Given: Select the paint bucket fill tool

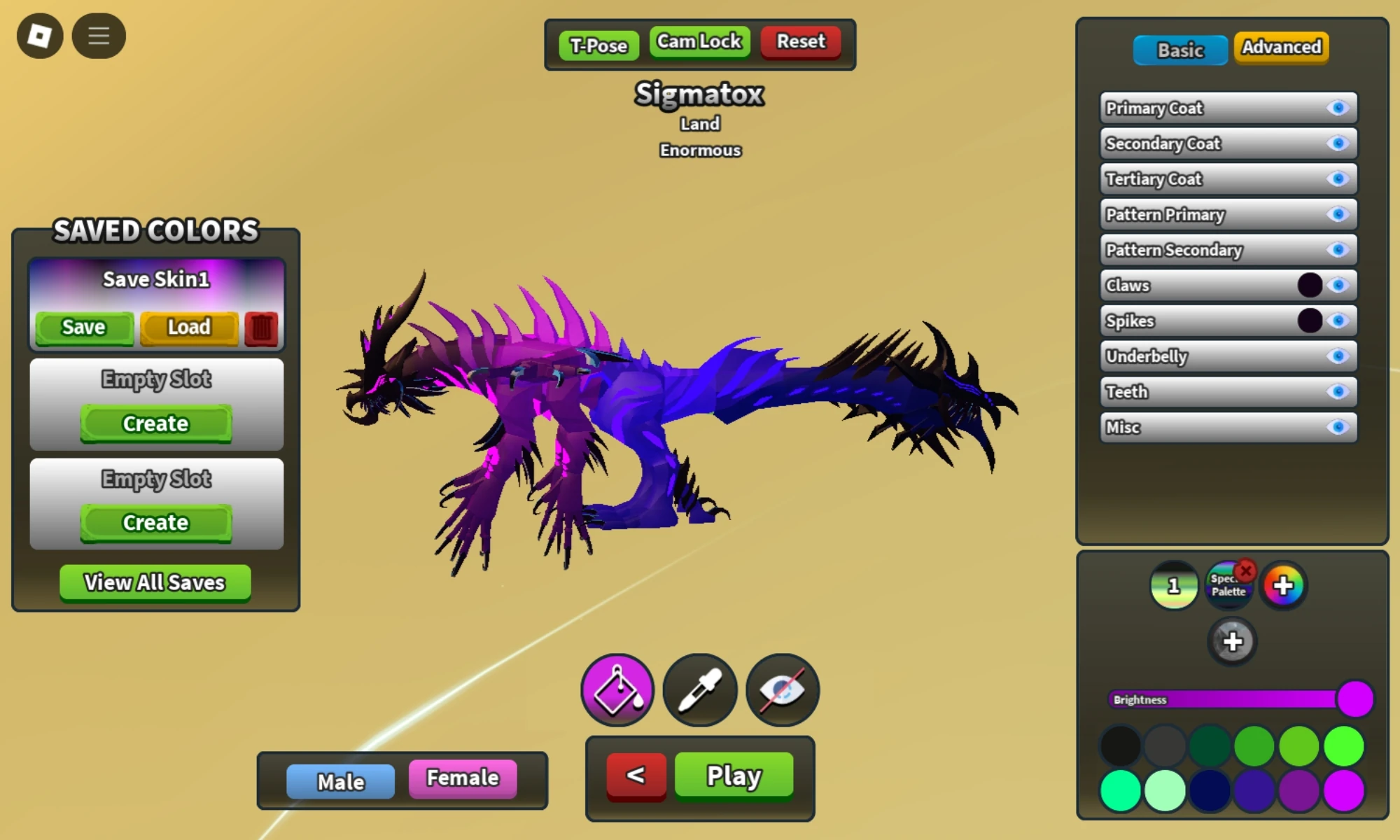Looking at the screenshot, I should (617, 689).
